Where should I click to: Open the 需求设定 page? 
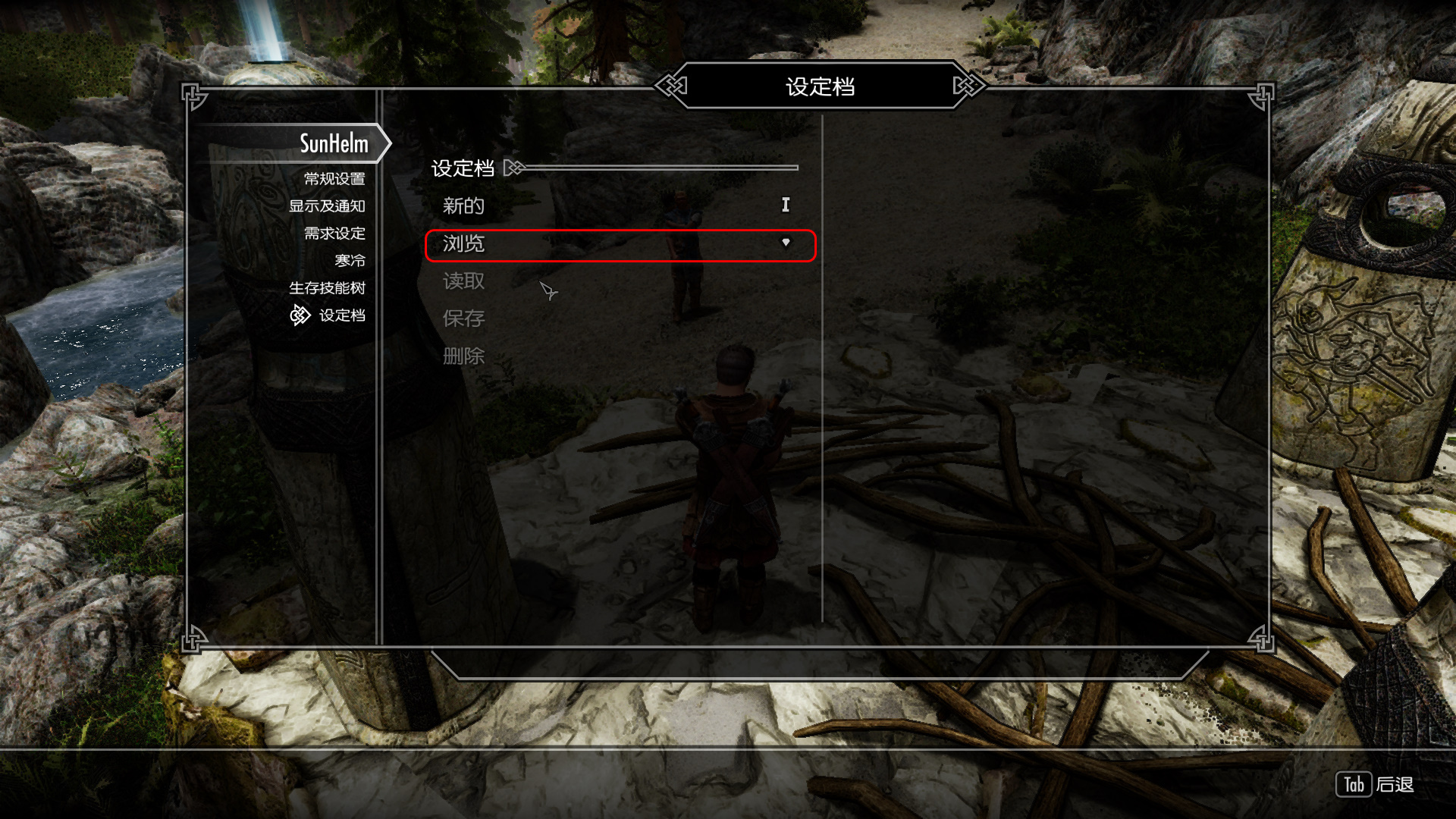334,234
